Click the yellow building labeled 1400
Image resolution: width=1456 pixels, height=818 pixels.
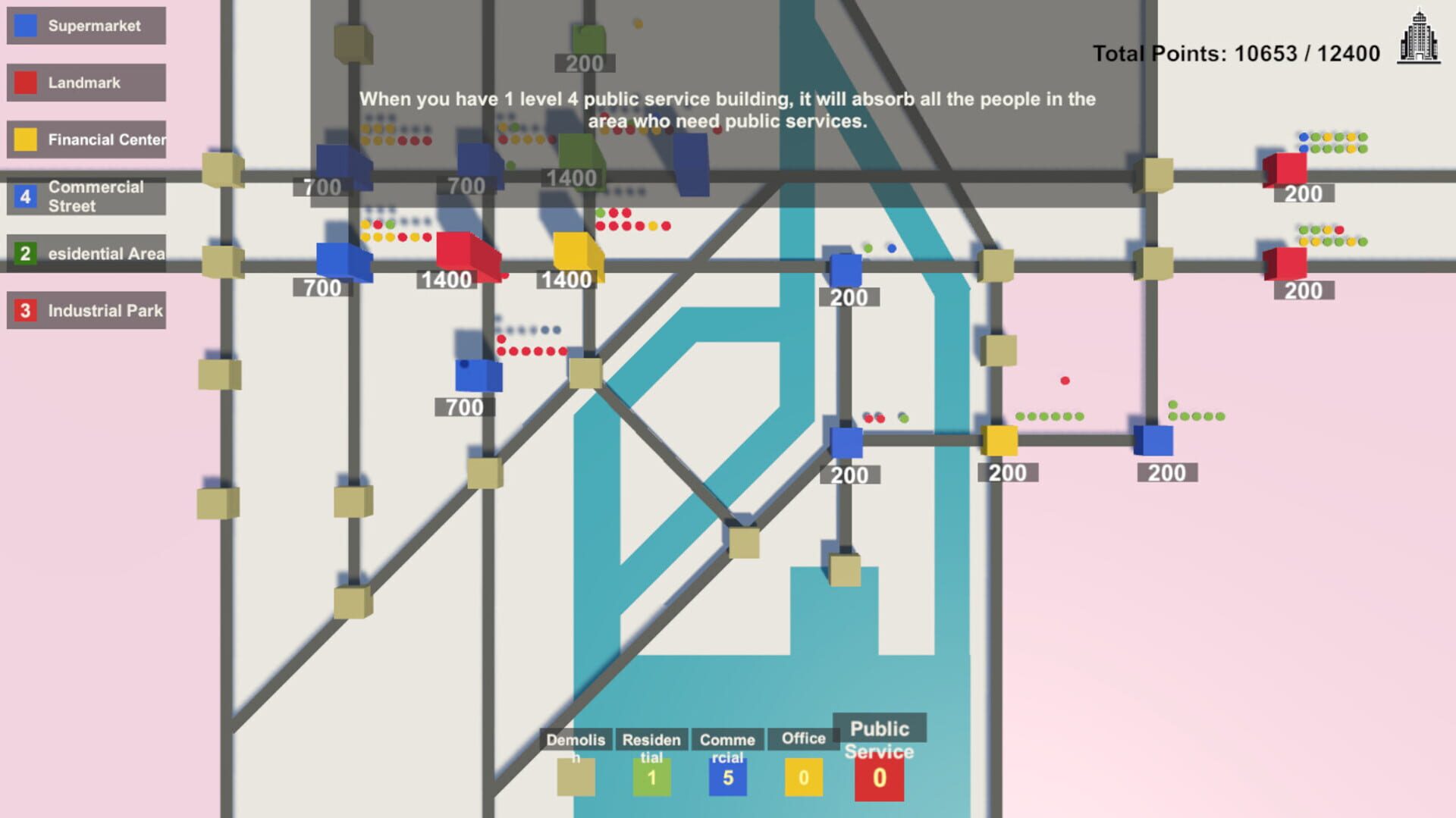pos(574,250)
